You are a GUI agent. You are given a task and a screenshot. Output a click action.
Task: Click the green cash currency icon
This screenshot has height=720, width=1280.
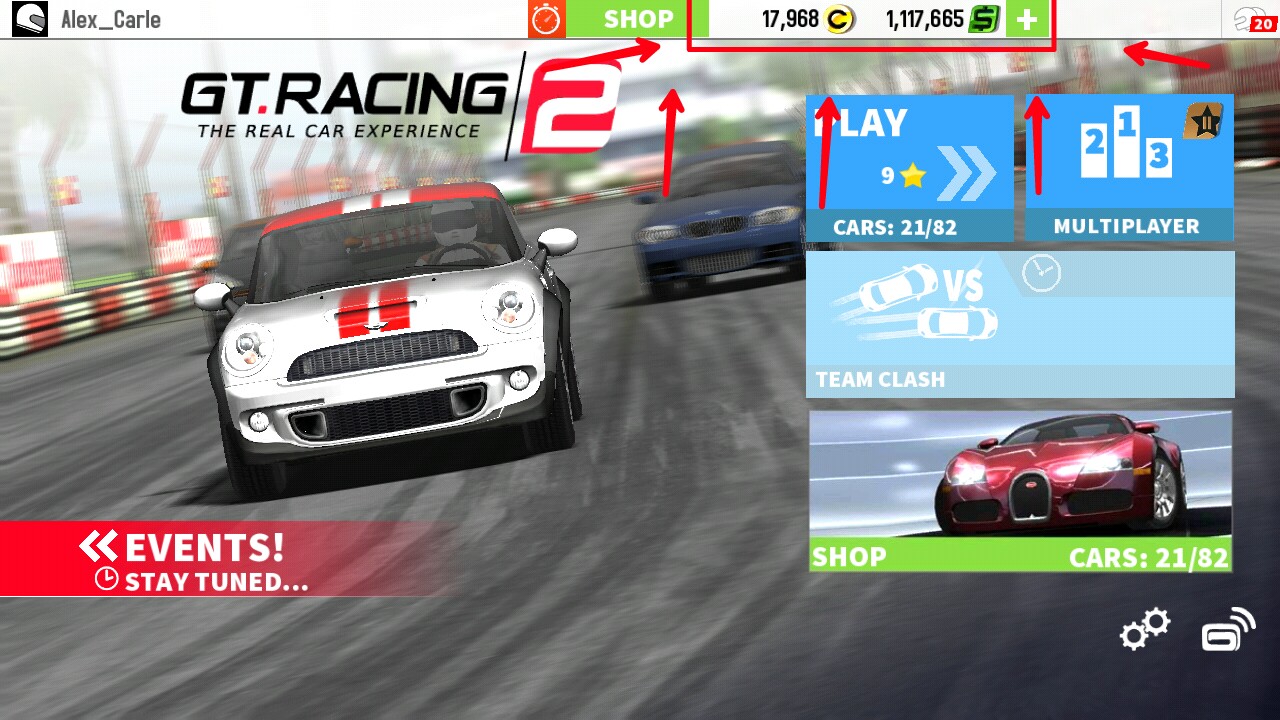pos(983,17)
